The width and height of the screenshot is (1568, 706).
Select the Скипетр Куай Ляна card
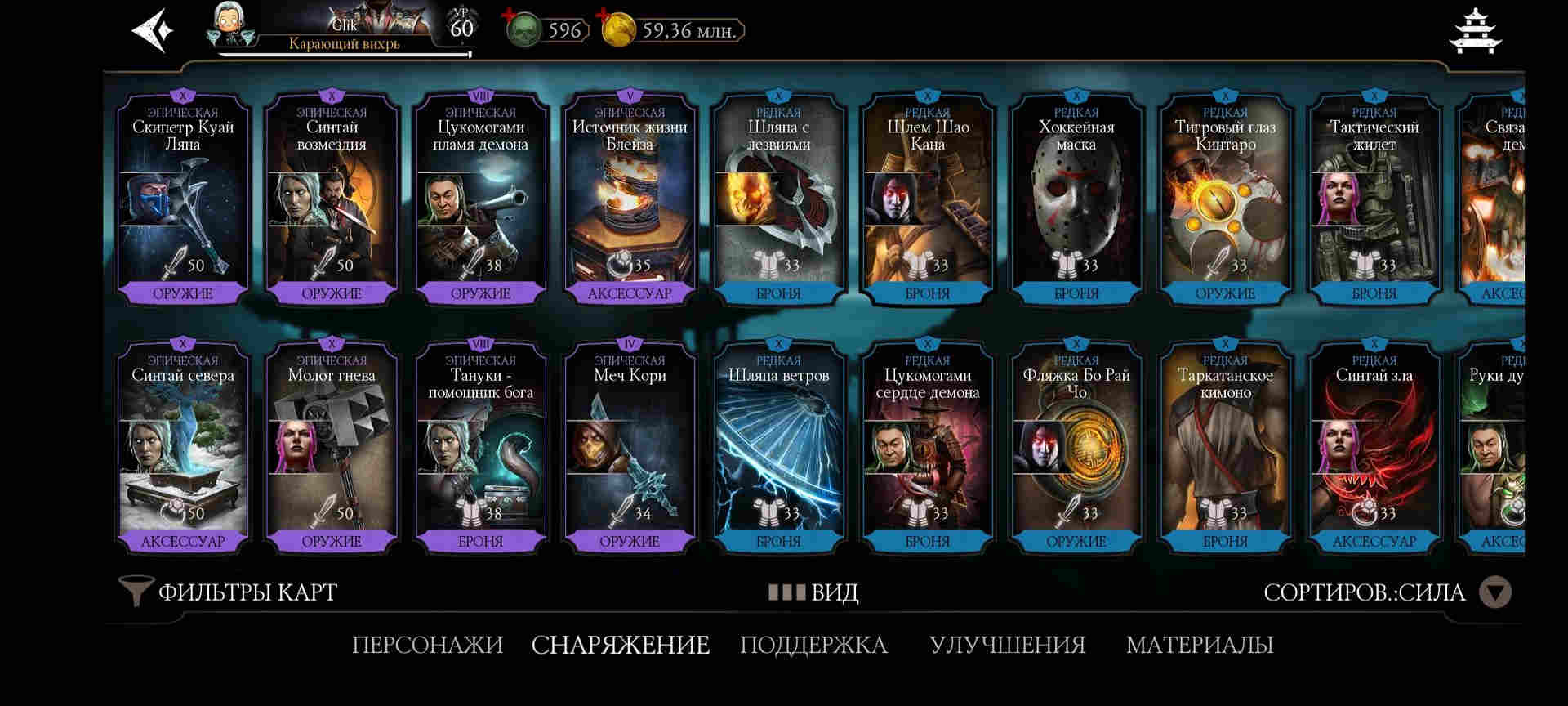[183, 200]
